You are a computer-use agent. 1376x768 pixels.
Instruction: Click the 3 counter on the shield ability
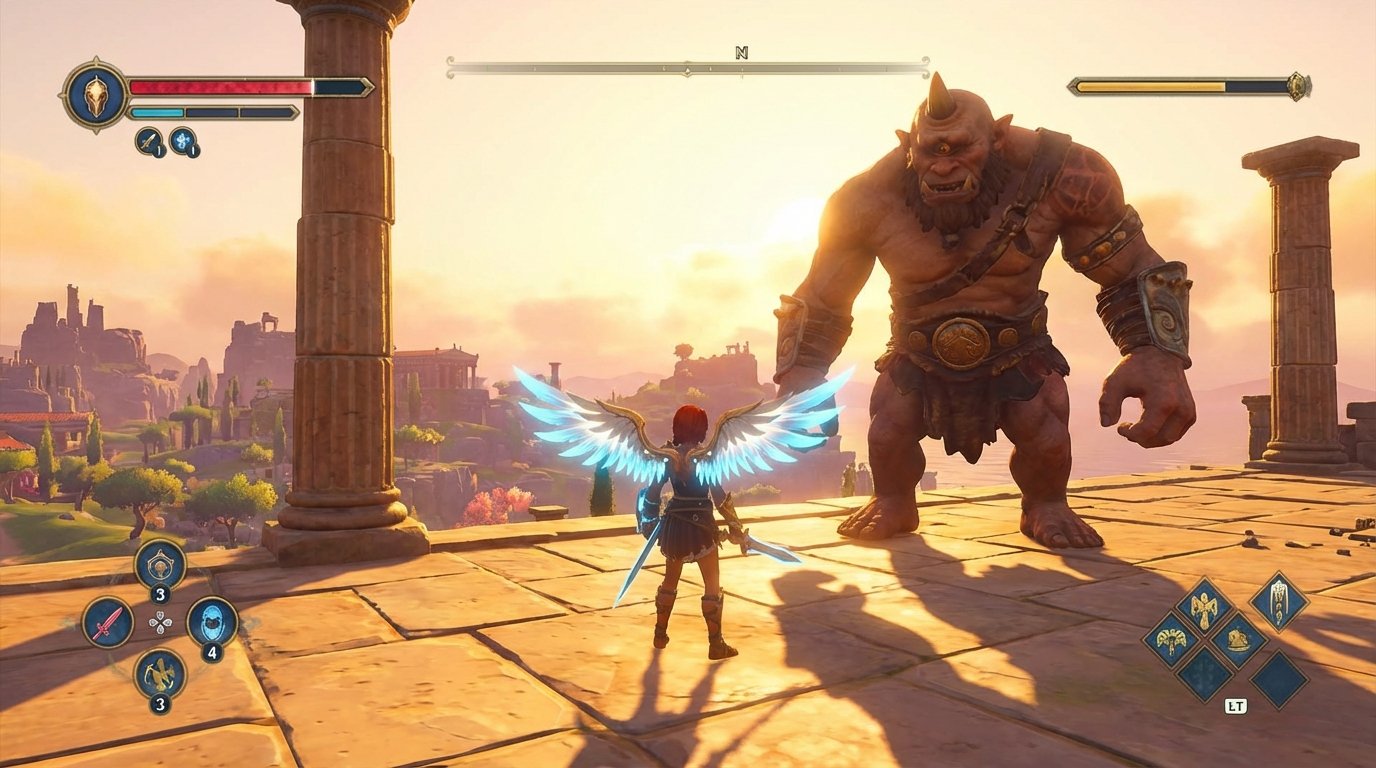pyautogui.click(x=159, y=594)
